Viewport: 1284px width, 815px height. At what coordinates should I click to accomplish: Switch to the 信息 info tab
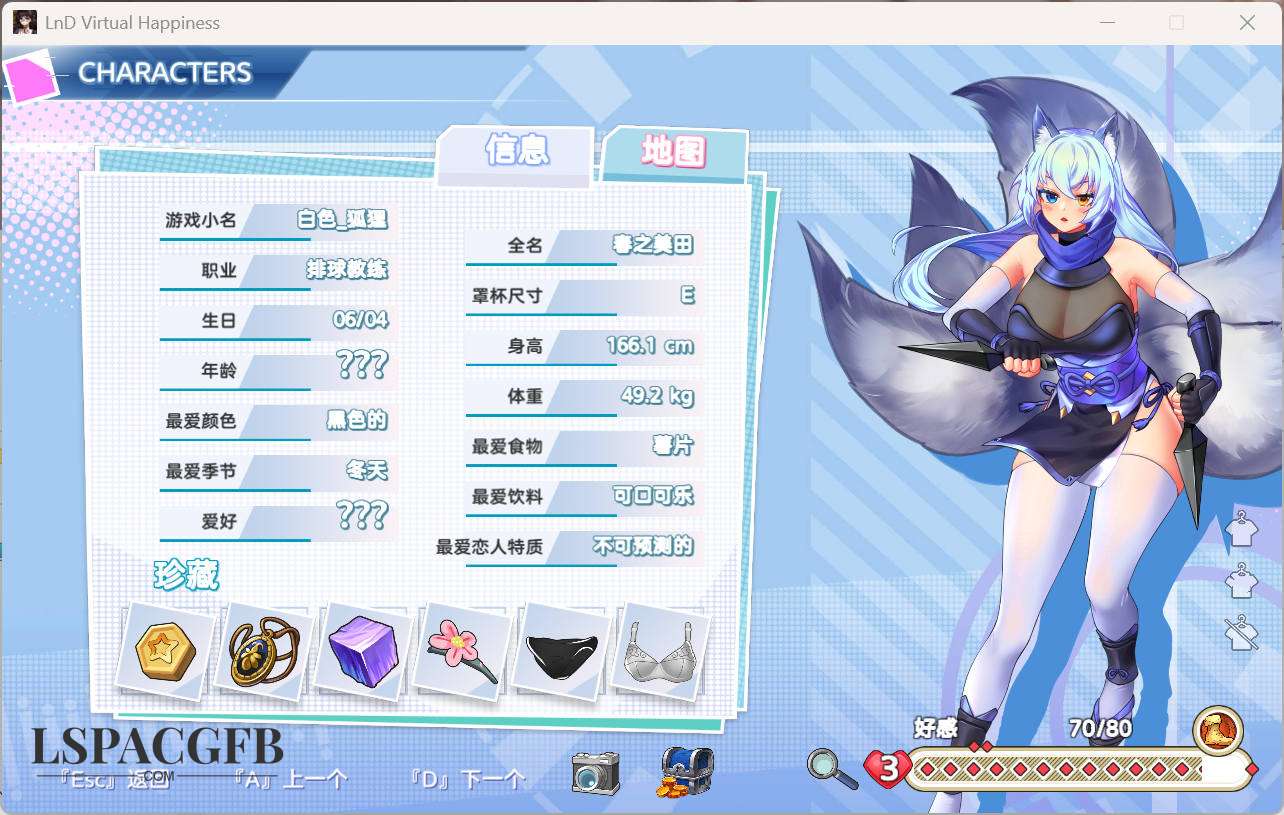point(516,151)
